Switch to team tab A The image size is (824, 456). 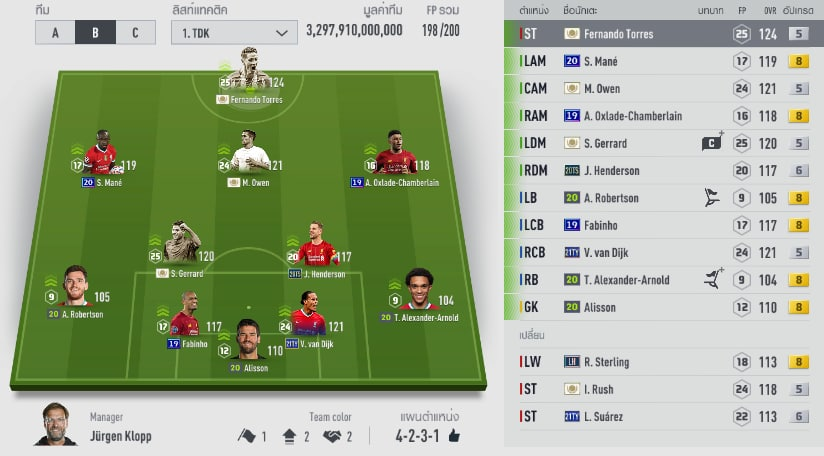point(55,32)
